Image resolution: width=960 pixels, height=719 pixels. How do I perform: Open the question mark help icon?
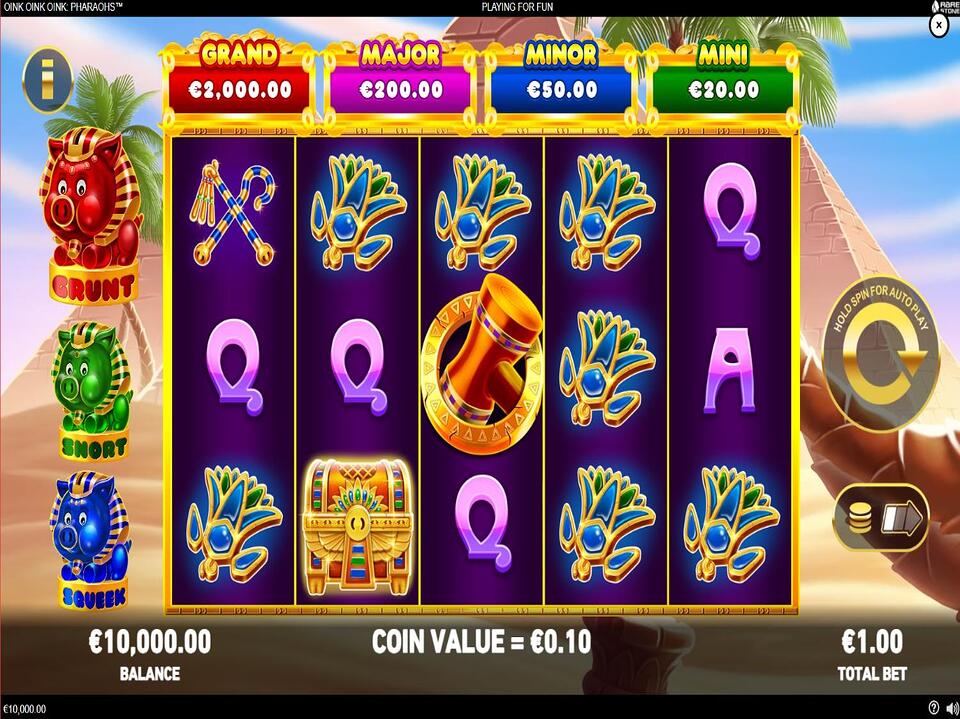coord(933,708)
